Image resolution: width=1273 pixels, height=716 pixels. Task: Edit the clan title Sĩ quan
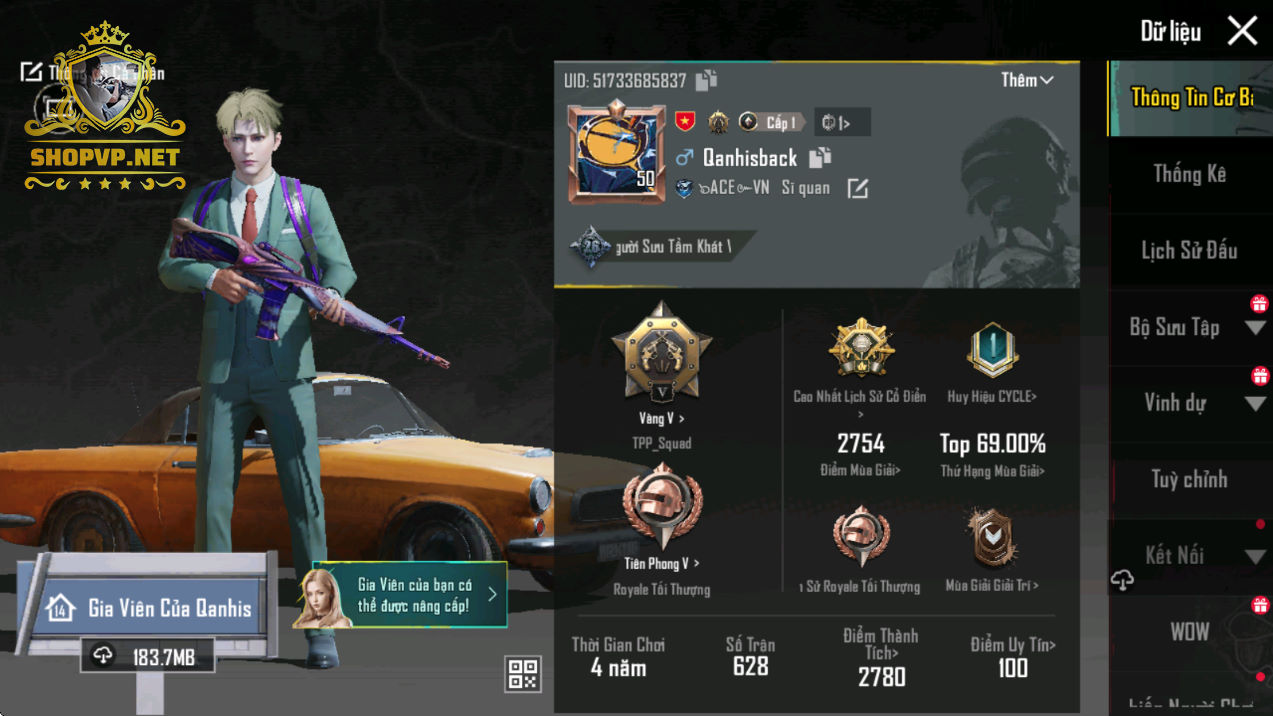(x=858, y=188)
